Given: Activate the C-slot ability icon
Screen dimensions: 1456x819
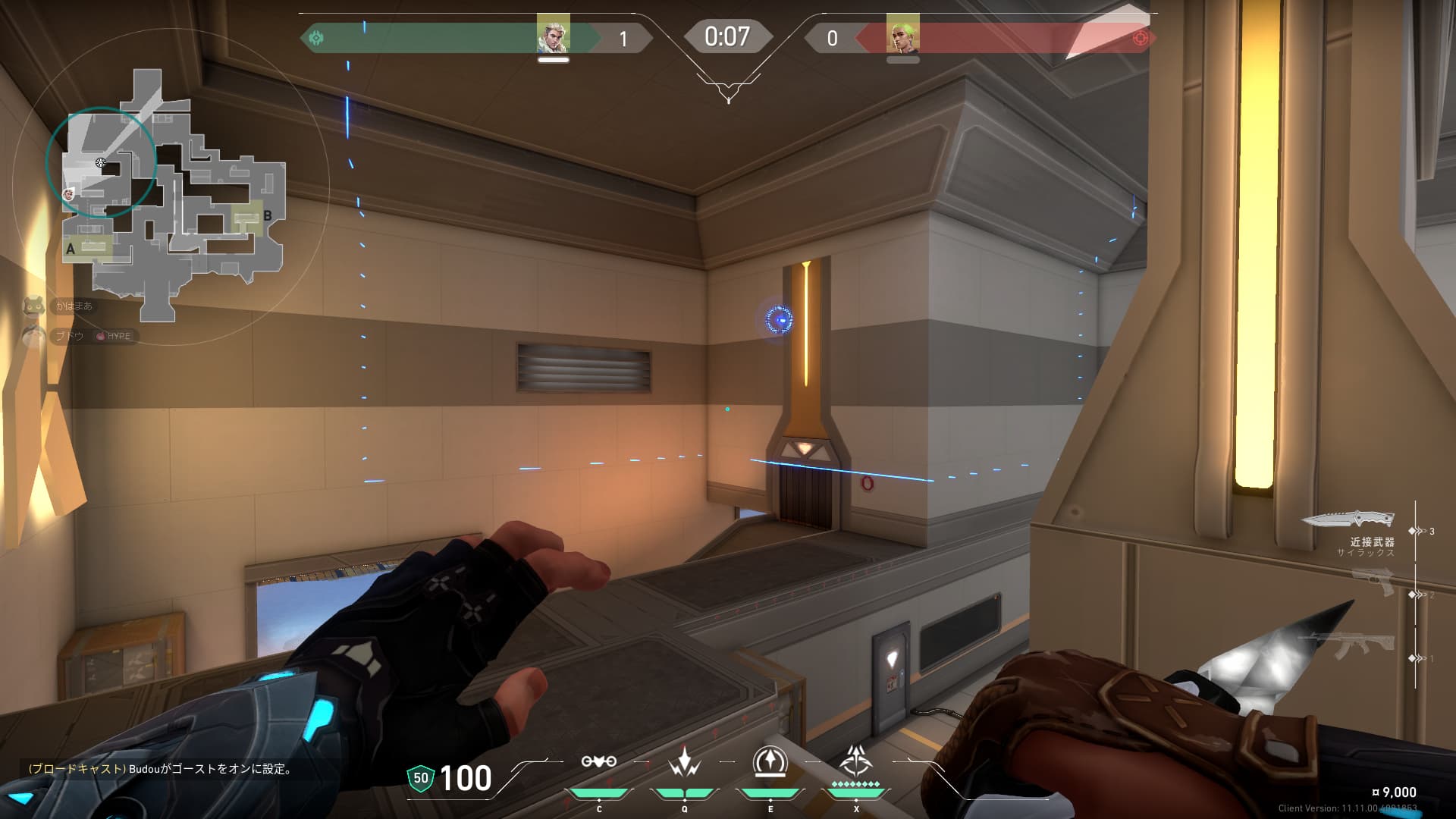Looking at the screenshot, I should click(598, 762).
